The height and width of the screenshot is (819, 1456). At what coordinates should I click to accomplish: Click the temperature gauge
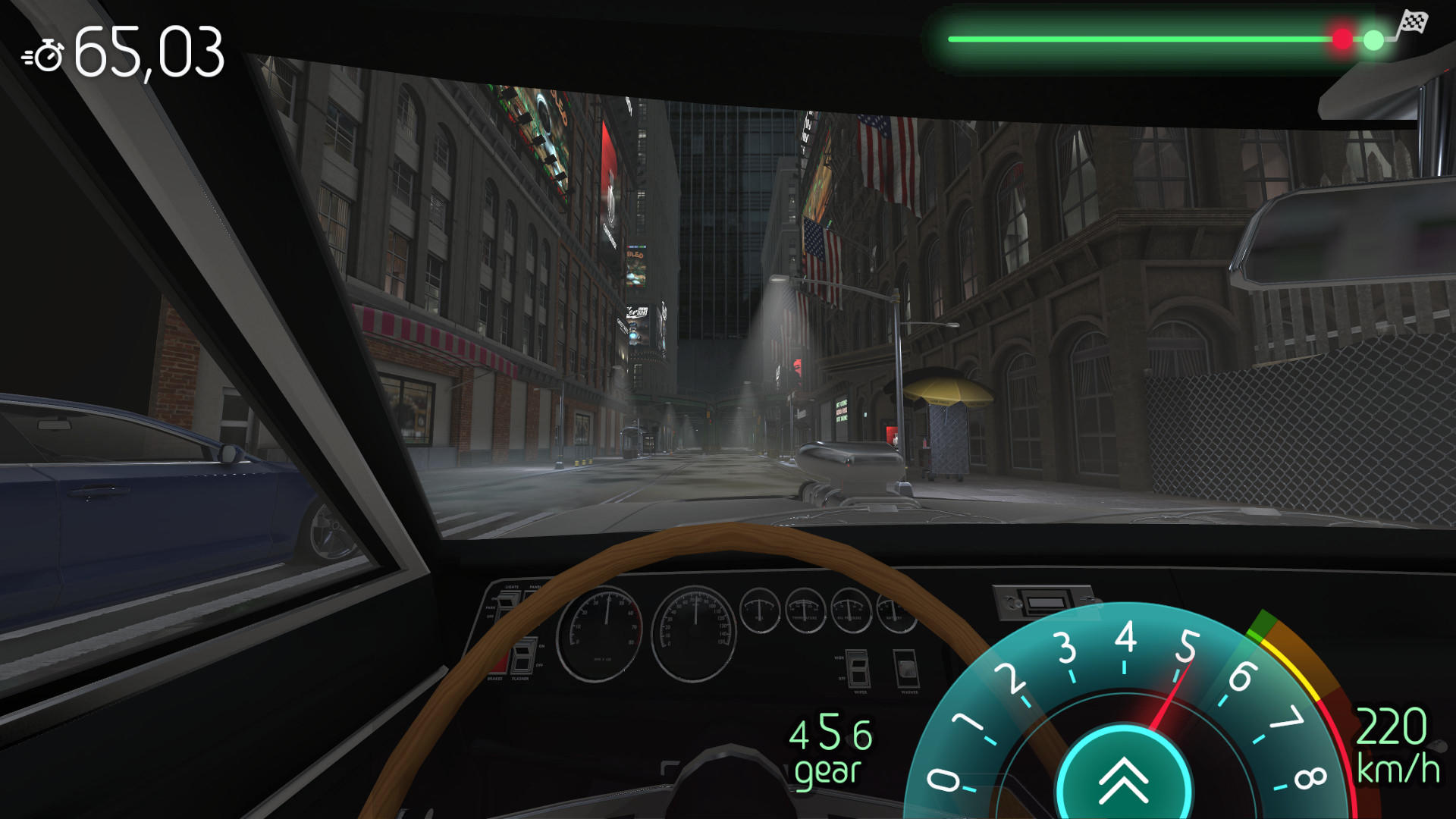click(806, 610)
